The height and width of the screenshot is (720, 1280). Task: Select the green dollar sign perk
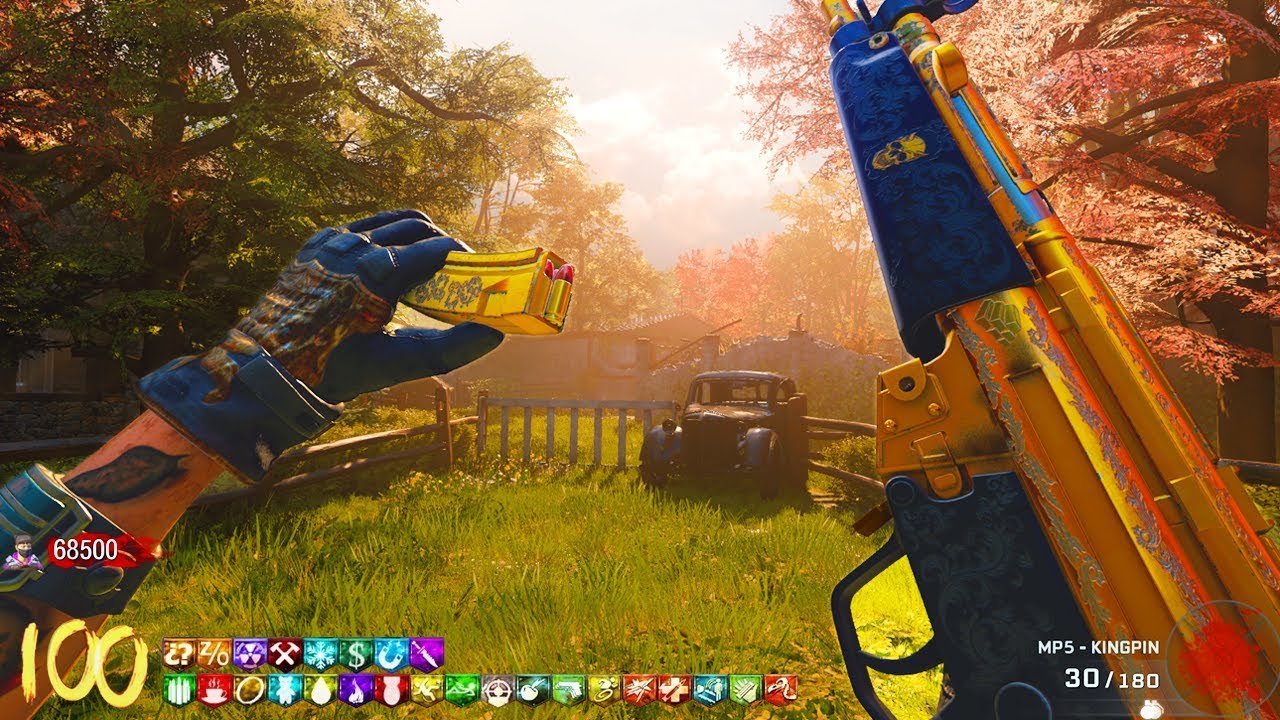pyautogui.click(x=355, y=653)
